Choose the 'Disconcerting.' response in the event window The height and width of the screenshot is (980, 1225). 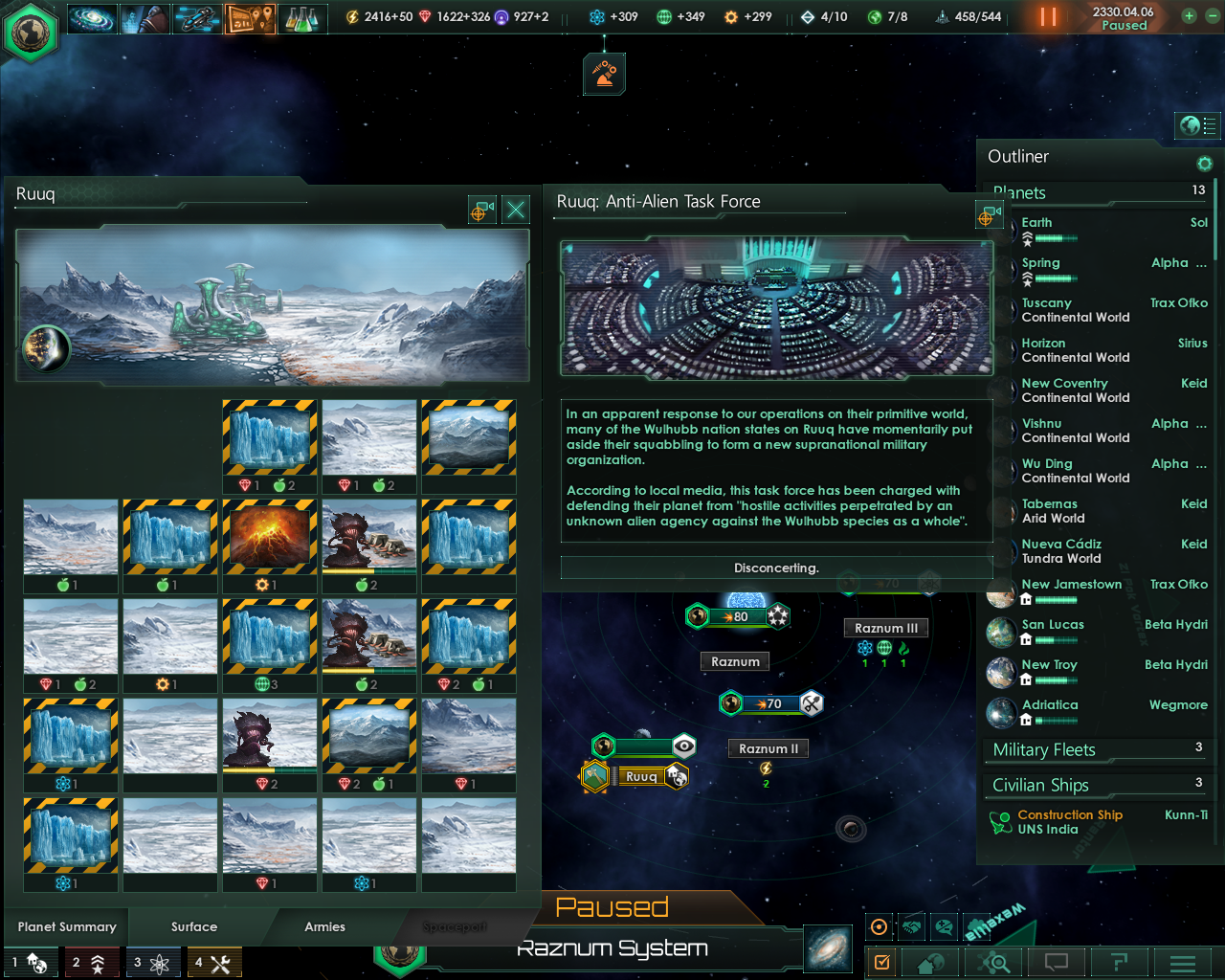point(776,568)
